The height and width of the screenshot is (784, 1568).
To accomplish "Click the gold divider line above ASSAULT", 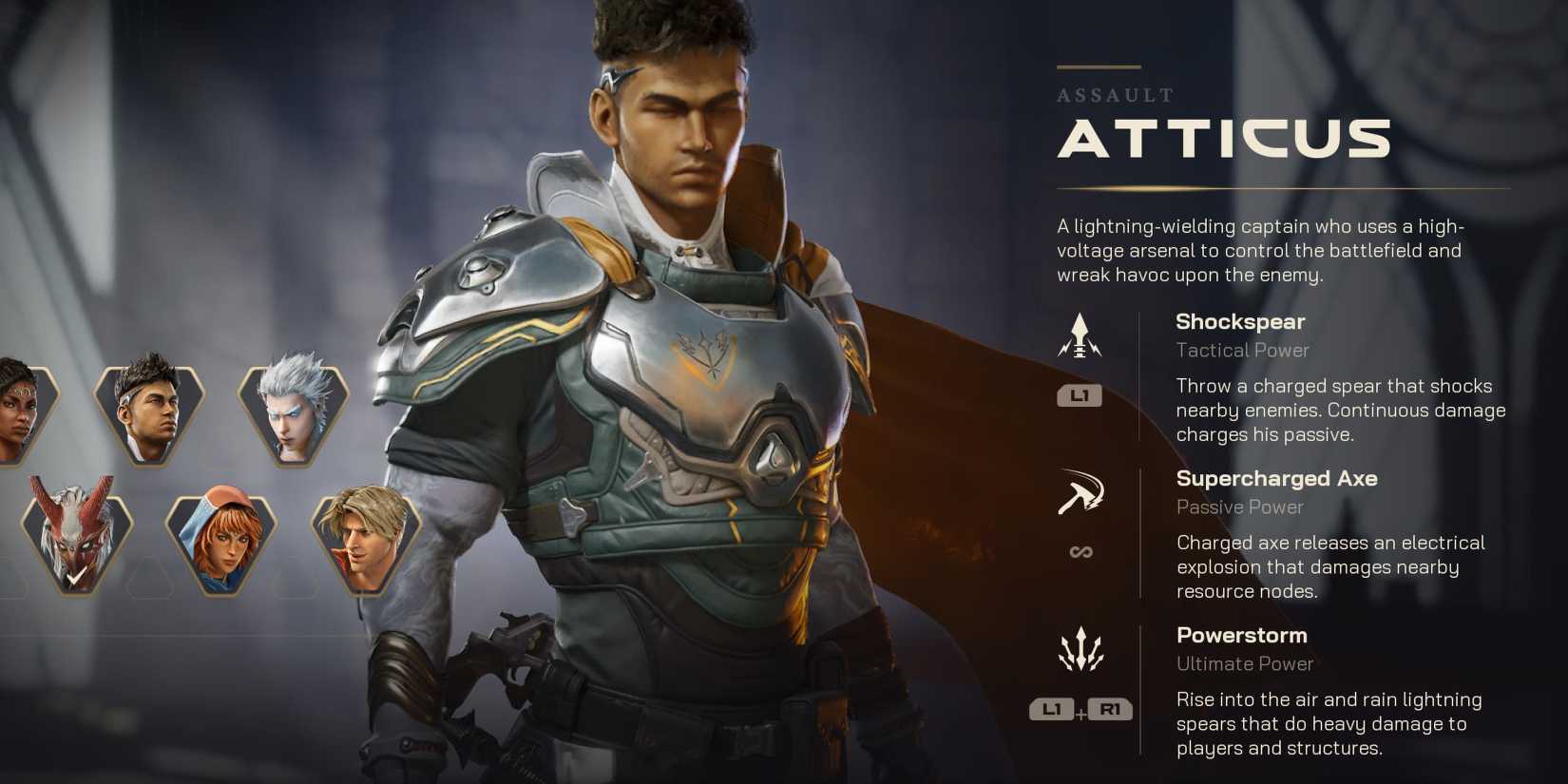I will tap(1098, 66).
